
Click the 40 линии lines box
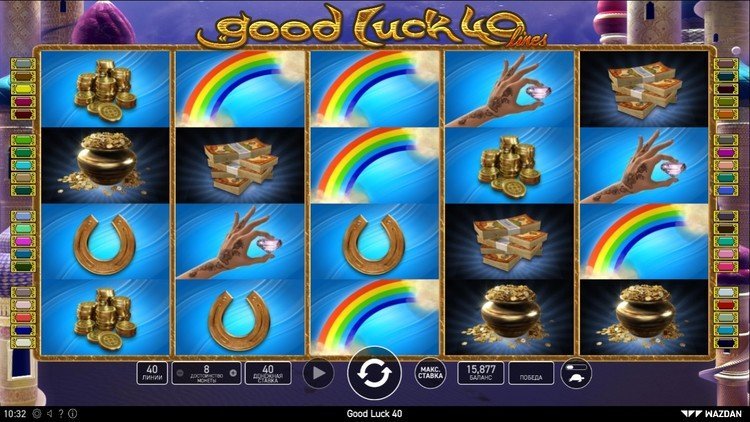pos(151,374)
